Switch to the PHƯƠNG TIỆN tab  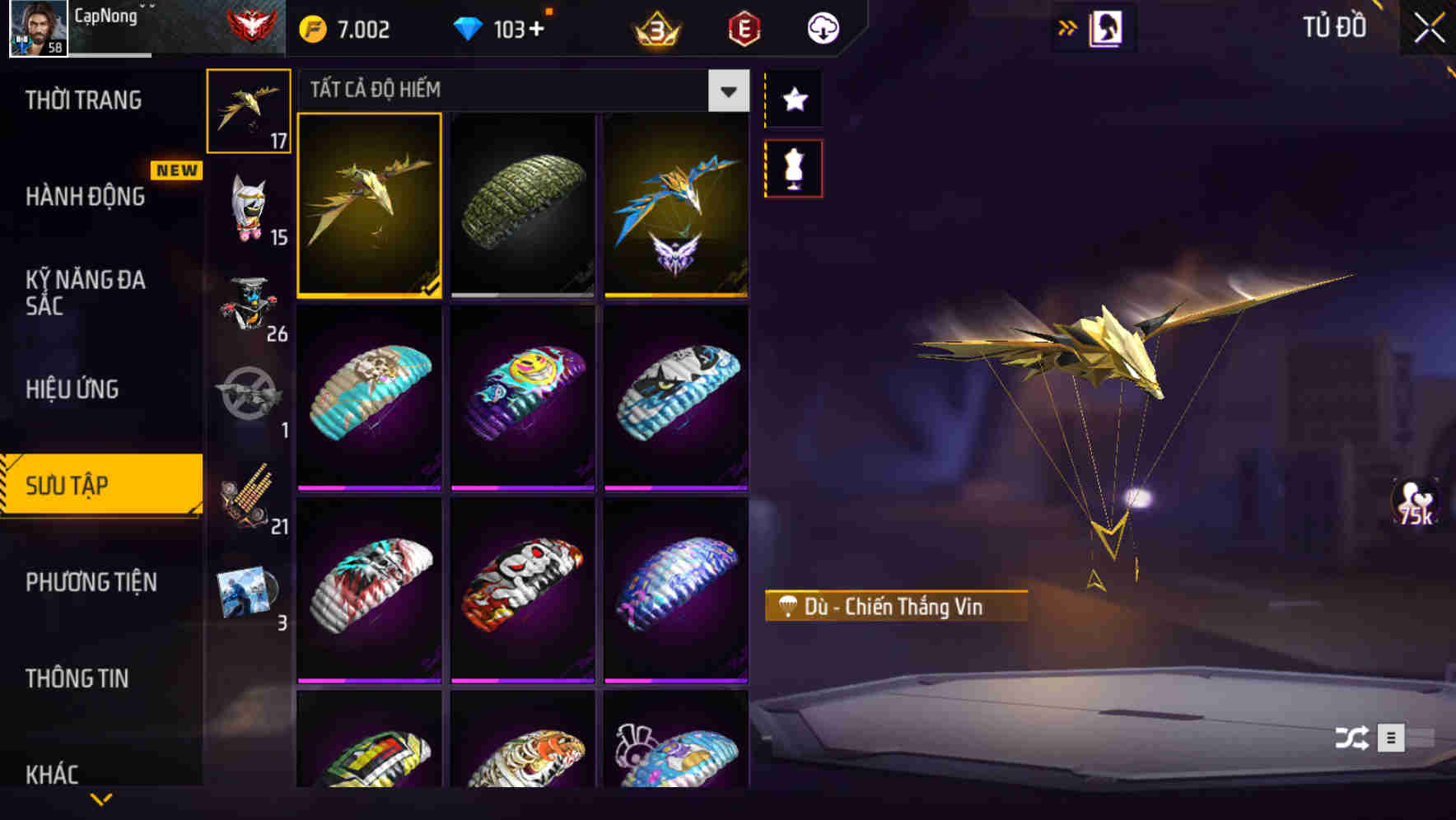pos(91,582)
